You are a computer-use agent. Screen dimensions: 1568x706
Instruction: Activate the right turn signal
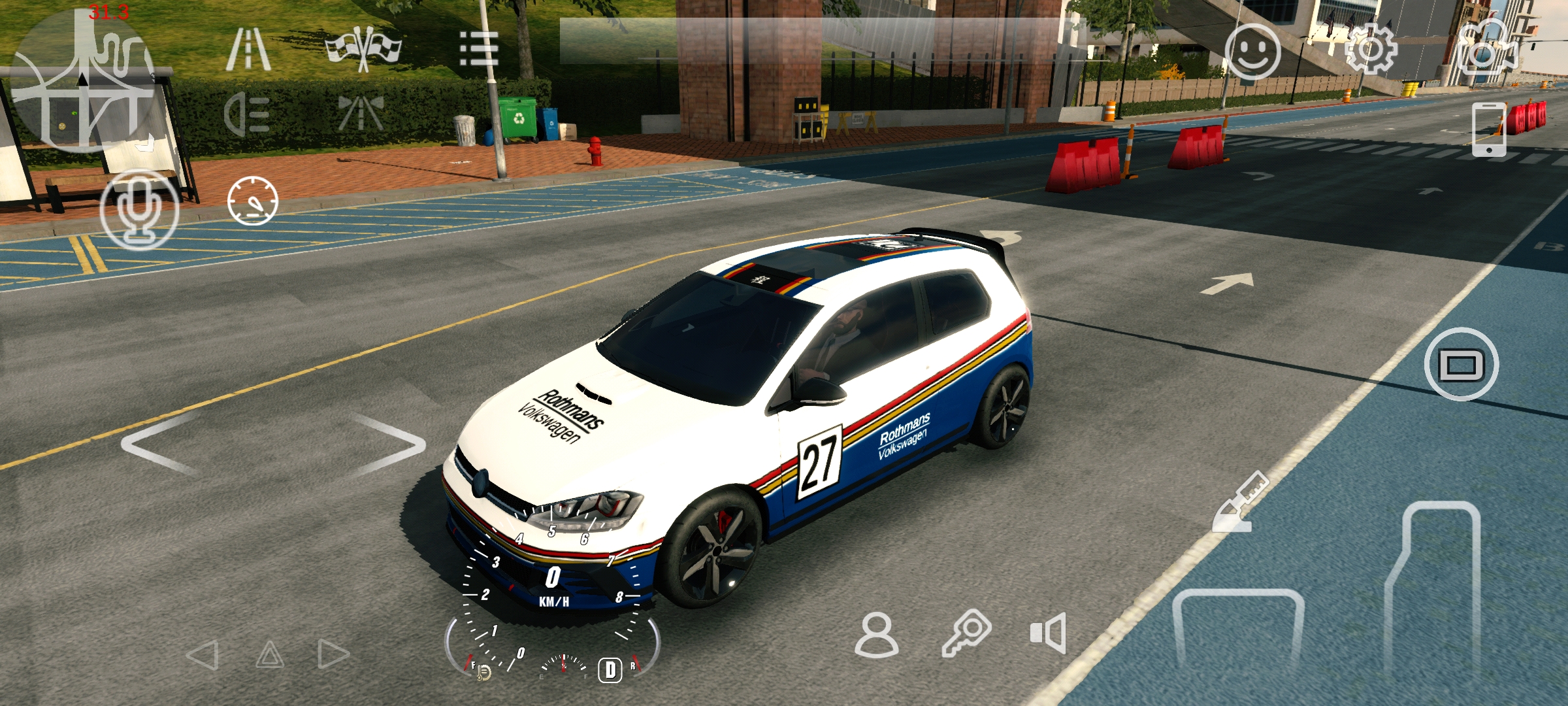click(333, 654)
